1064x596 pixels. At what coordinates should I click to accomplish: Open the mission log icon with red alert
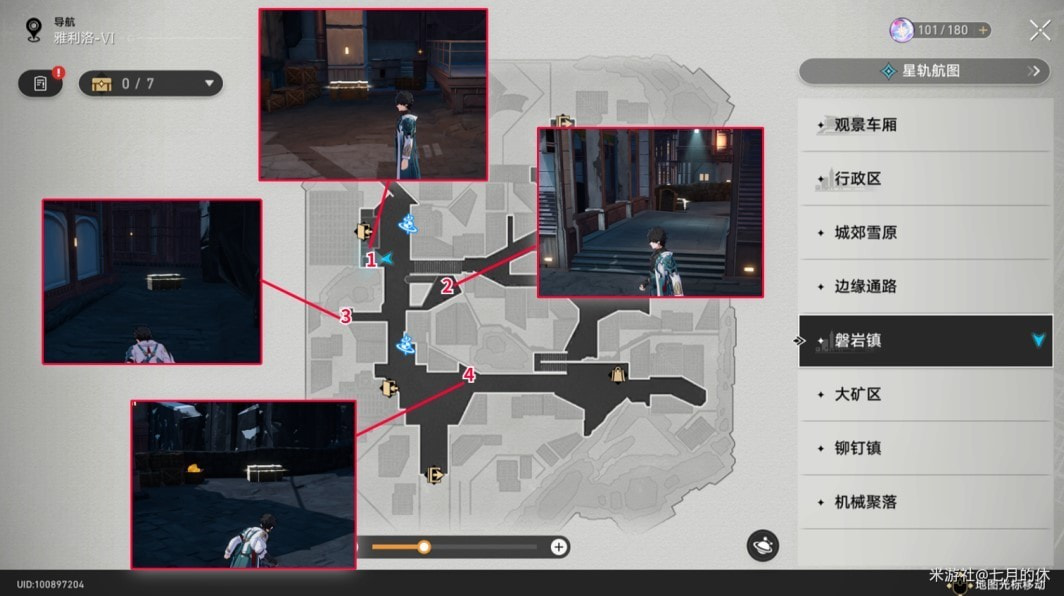(x=40, y=84)
